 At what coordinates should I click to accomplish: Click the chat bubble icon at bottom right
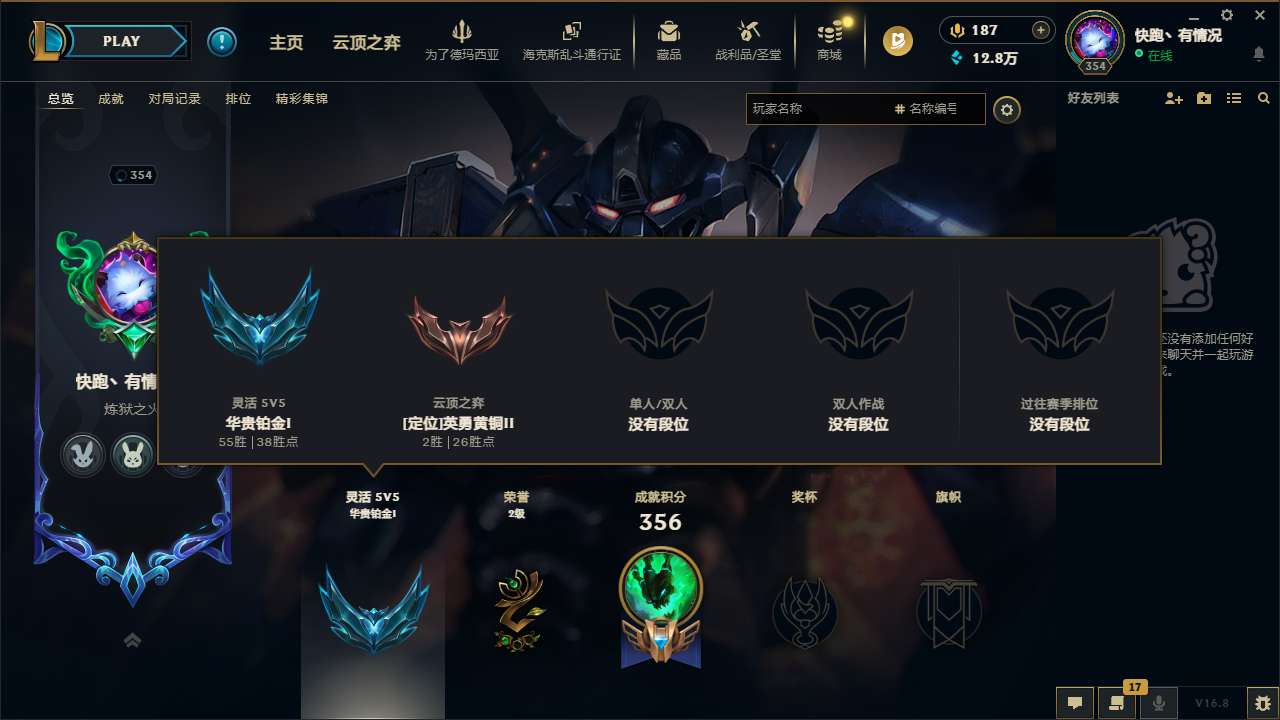pos(1075,704)
